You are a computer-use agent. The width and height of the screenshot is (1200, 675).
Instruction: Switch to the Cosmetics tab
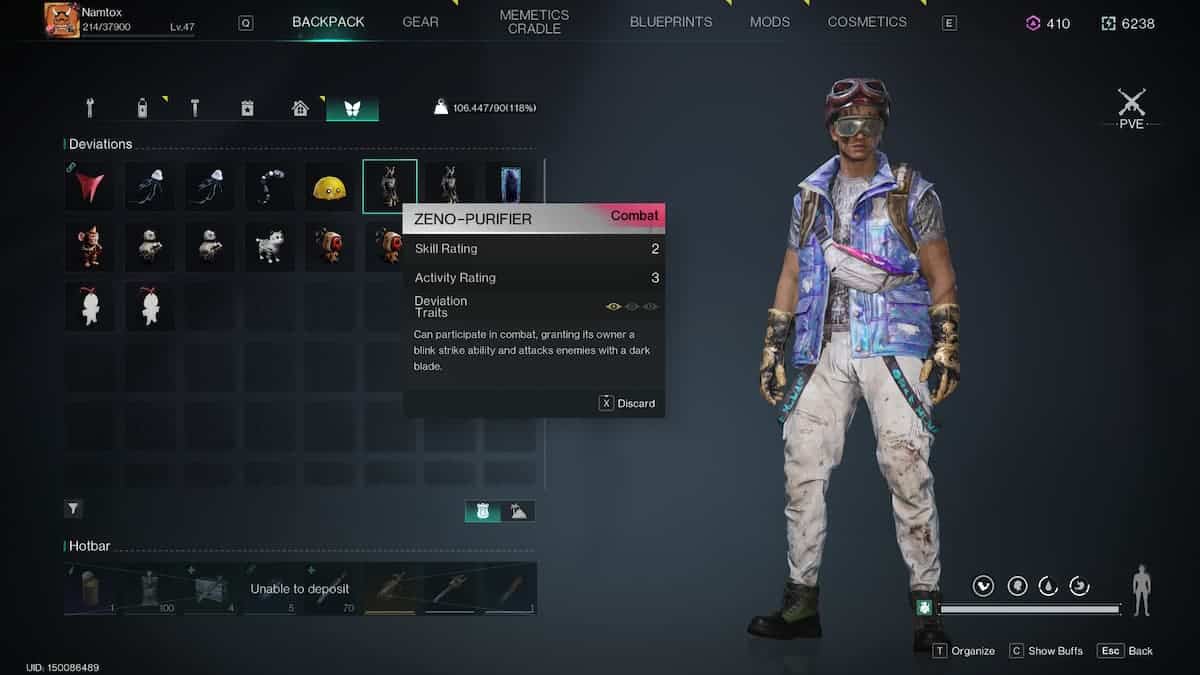tap(867, 22)
